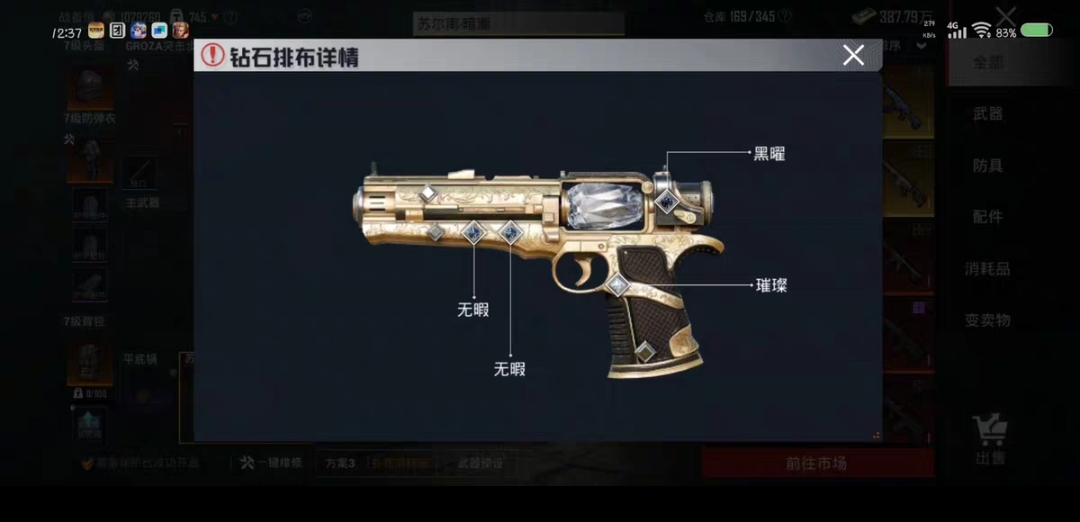Click the 黑曜 diamond marker on the gun
1080x522 pixels.
[667, 201]
